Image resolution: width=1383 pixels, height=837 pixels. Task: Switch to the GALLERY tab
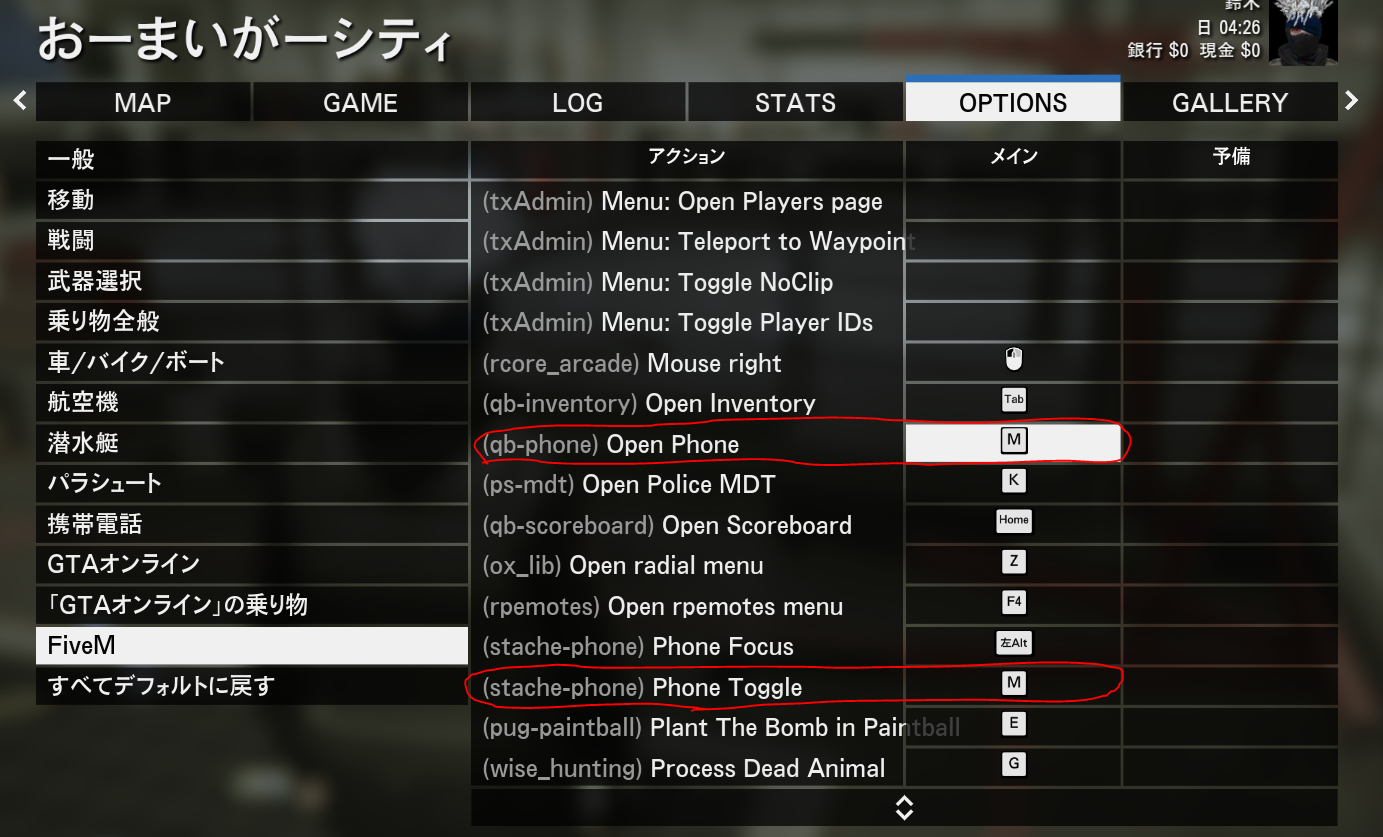1230,101
